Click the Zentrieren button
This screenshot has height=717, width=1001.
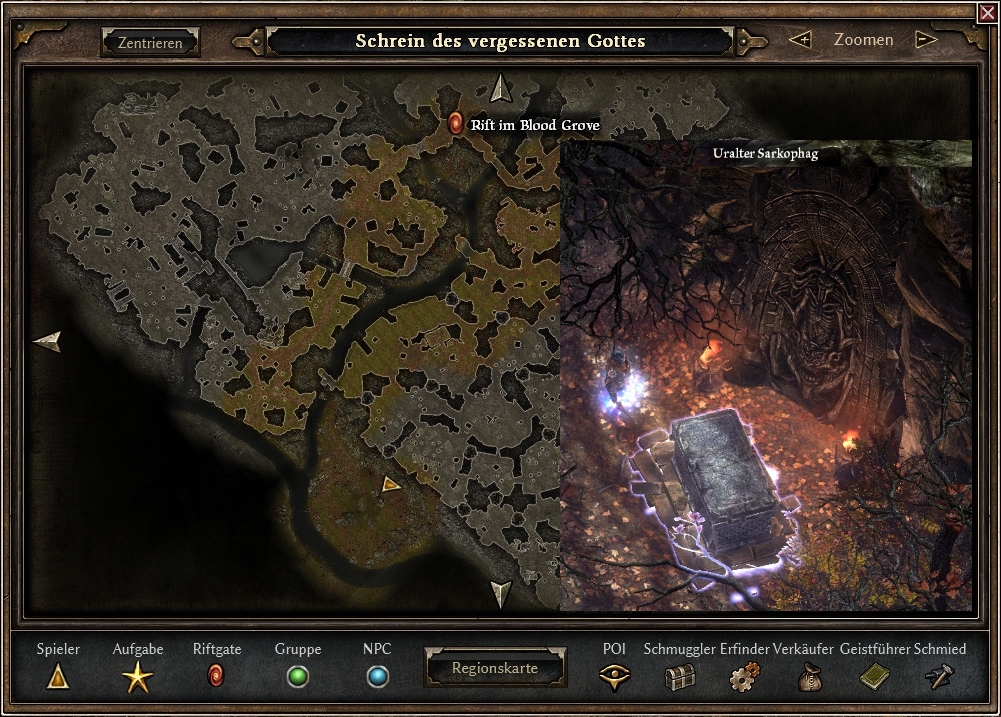[150, 43]
